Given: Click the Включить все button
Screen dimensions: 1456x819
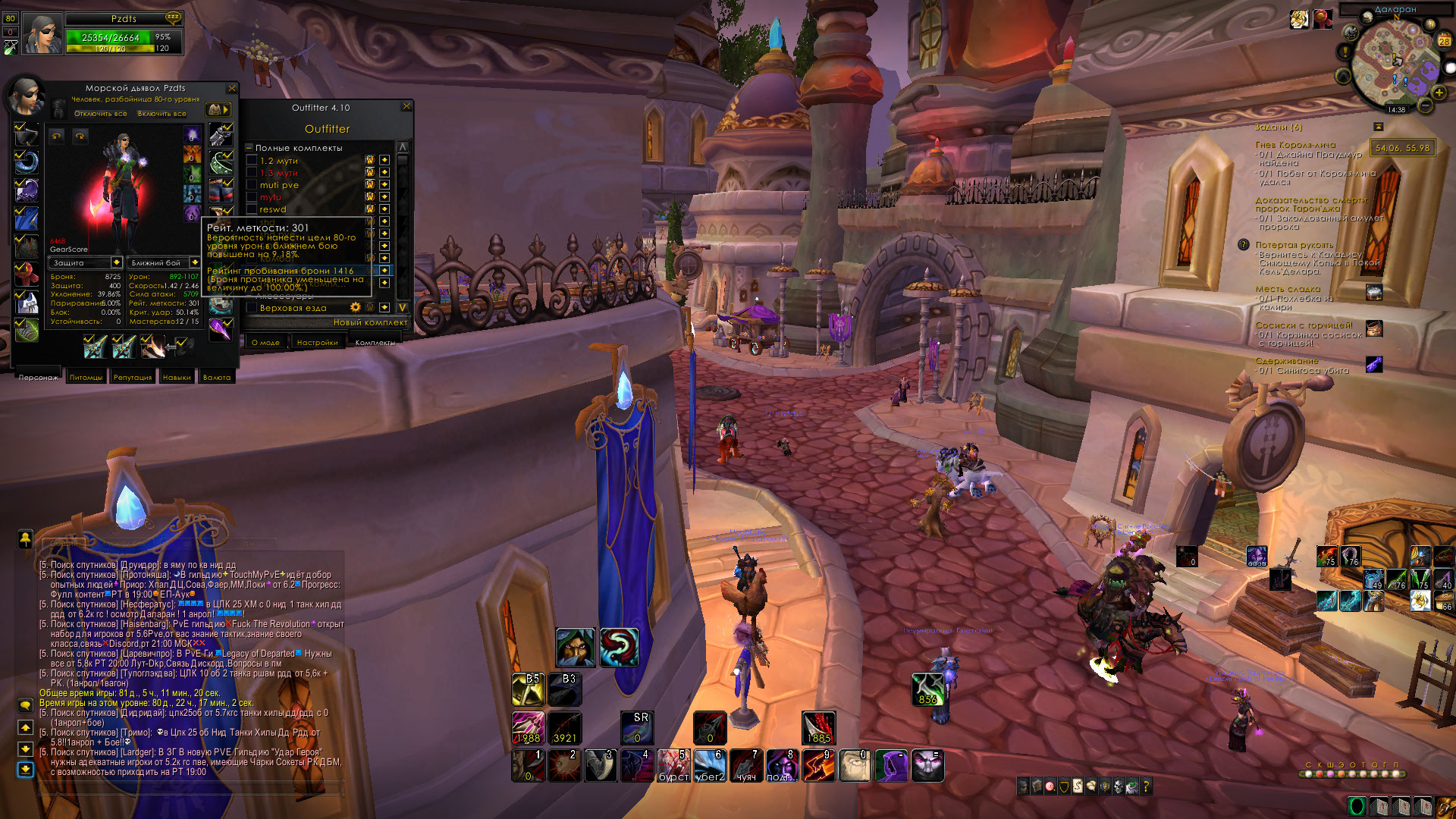Looking at the screenshot, I should (162, 114).
